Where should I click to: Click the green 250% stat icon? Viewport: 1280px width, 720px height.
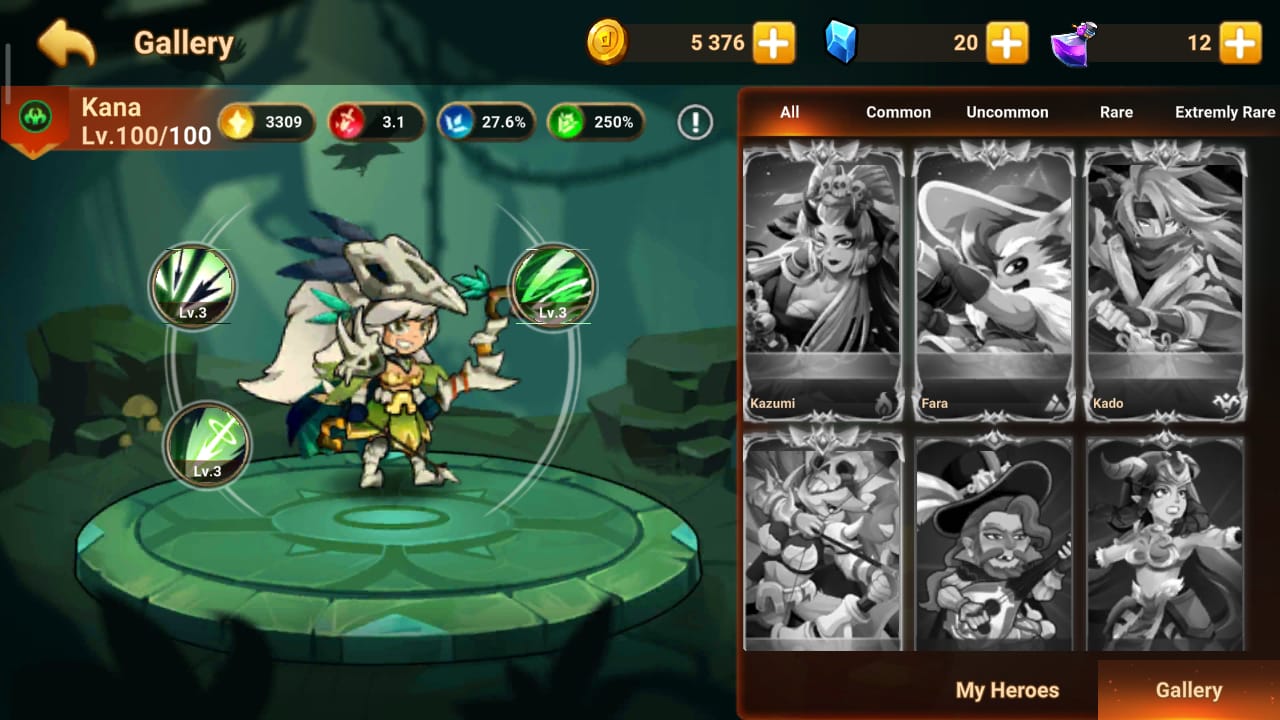click(x=564, y=123)
